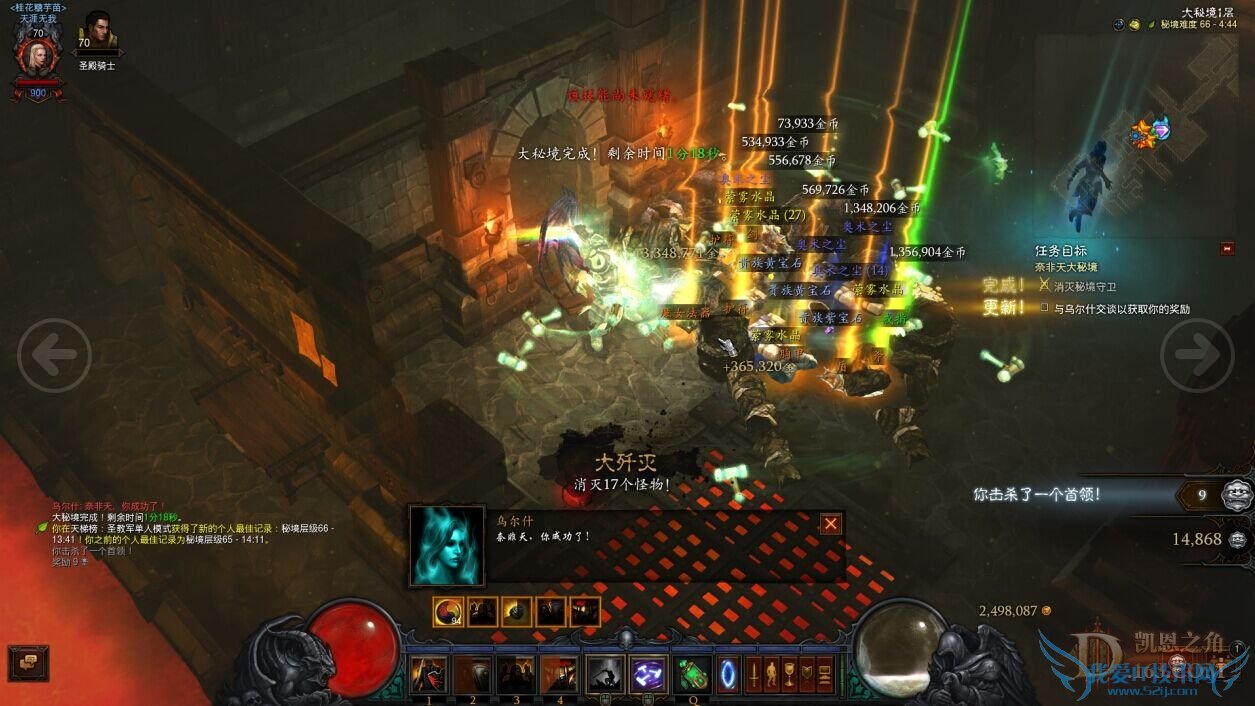
Task: Open achievements via the goblet icon
Action: [790, 675]
